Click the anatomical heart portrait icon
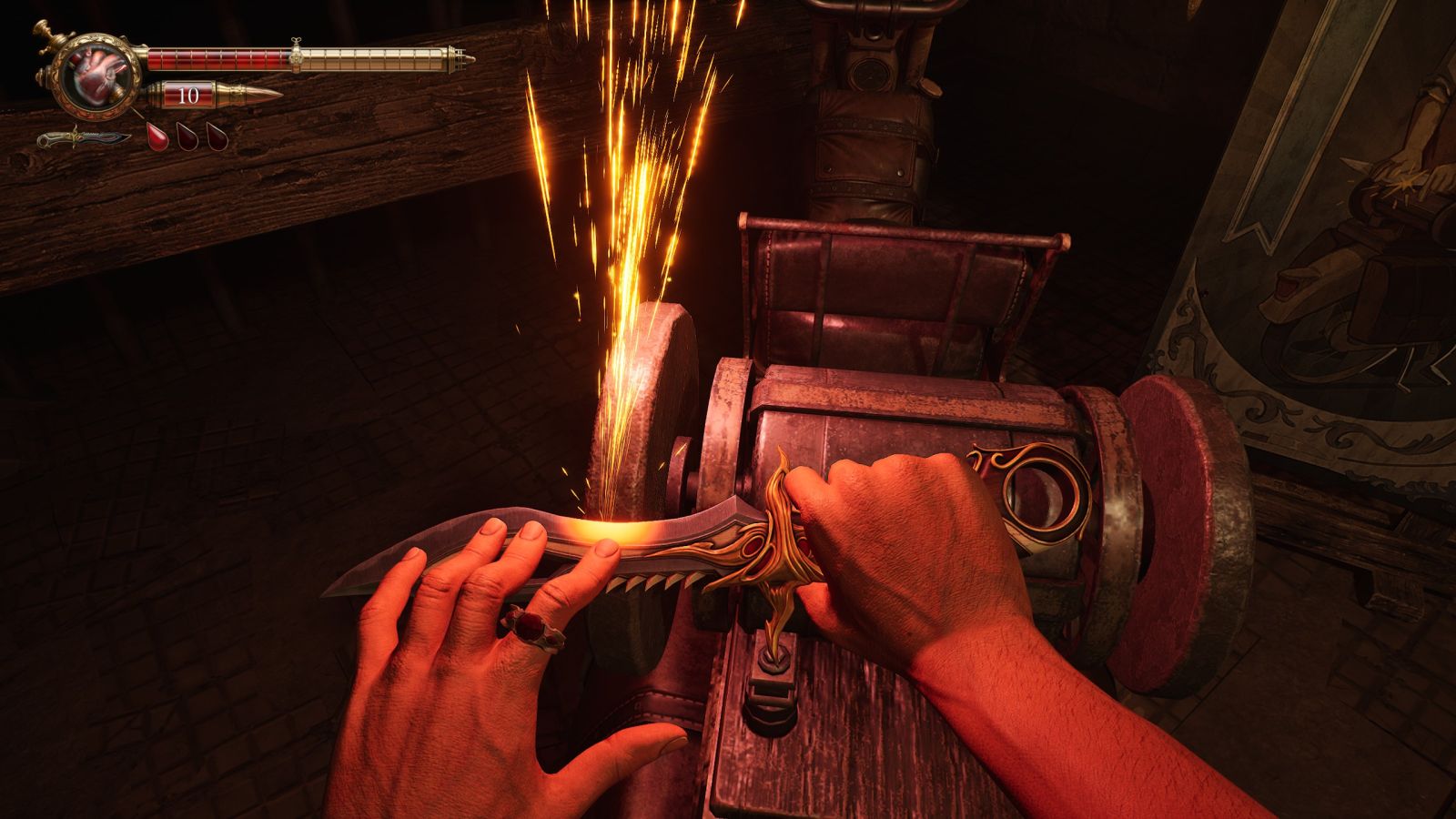Viewport: 1456px width, 819px height. click(95, 76)
